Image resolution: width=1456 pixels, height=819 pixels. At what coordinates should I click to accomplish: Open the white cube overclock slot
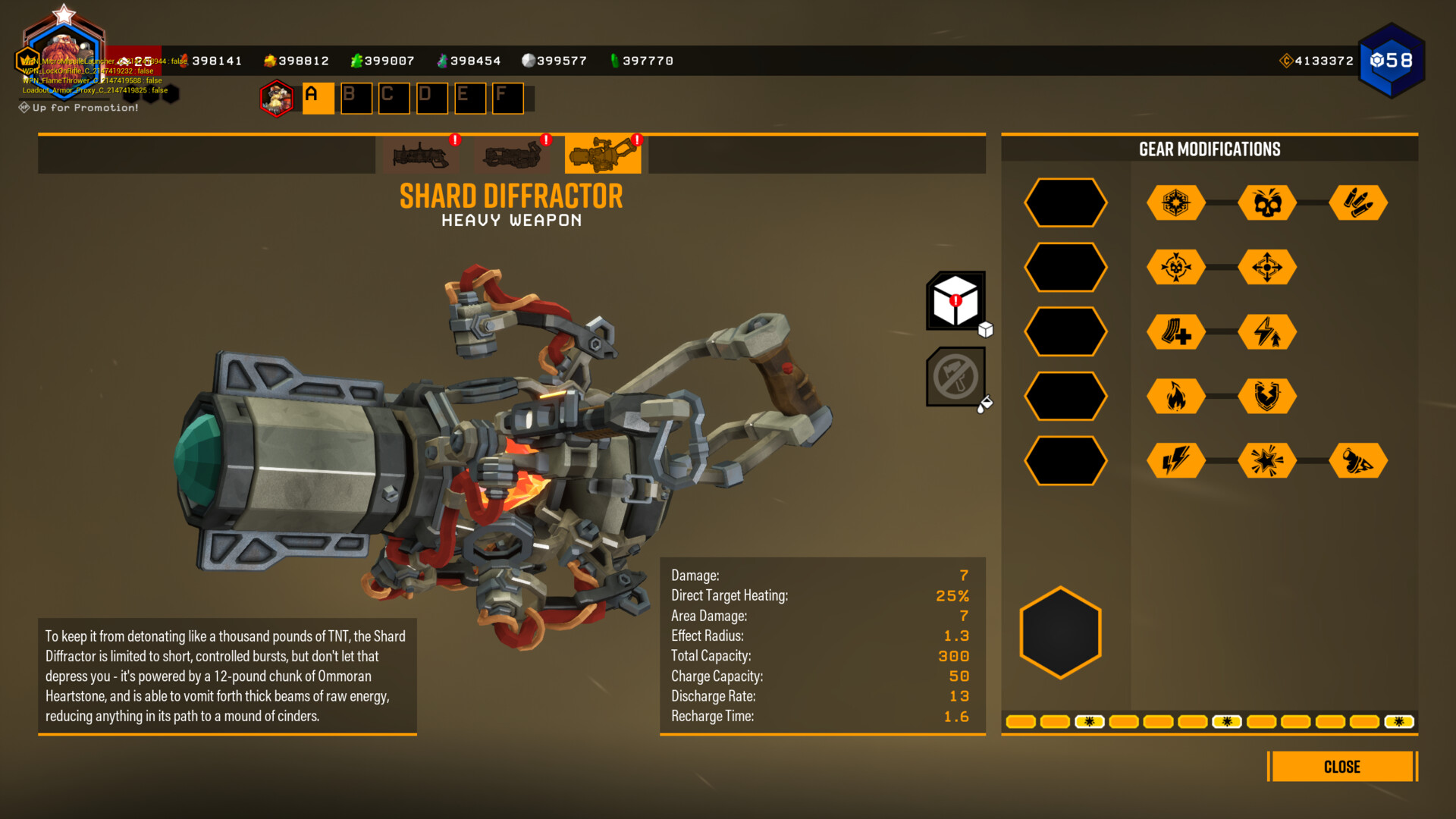click(955, 301)
